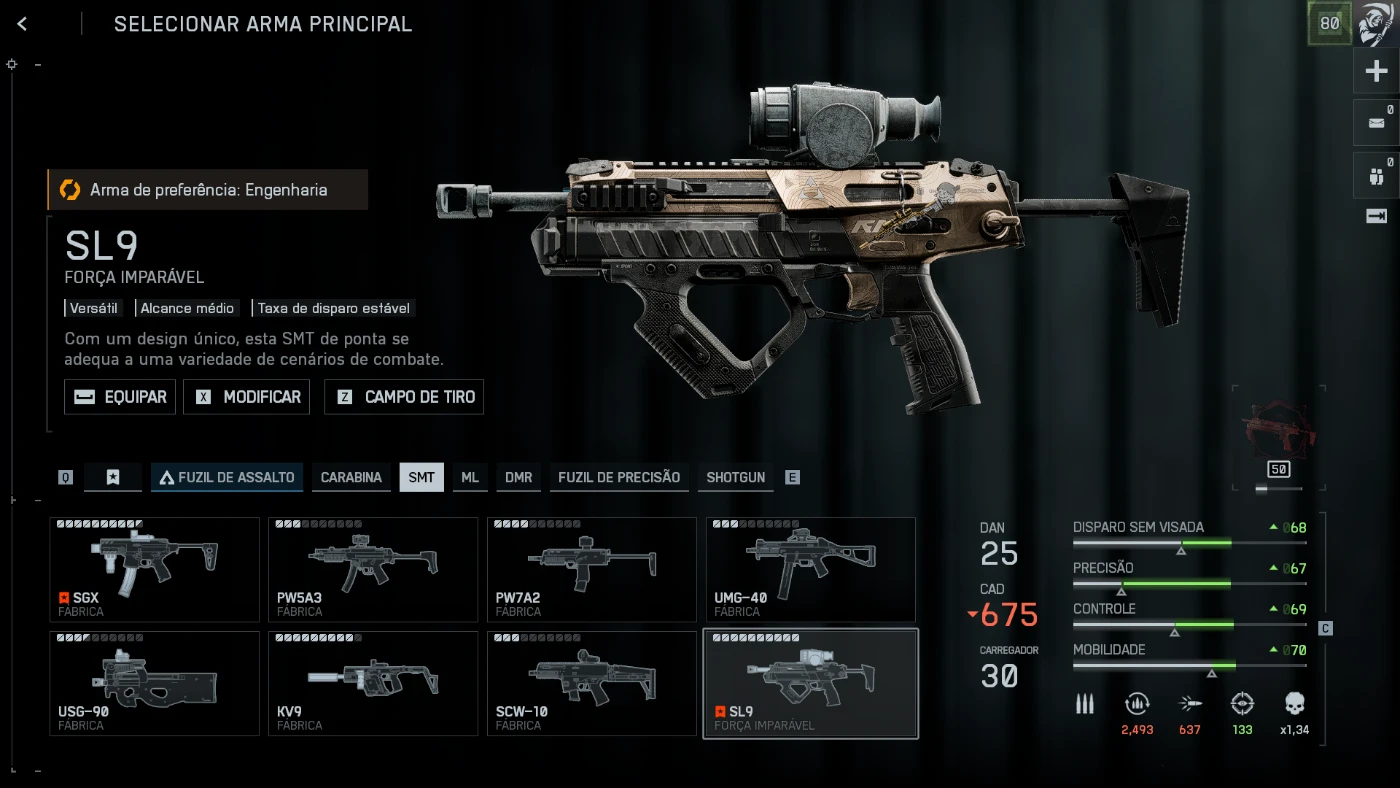Go back using the top-left arrow
This screenshot has height=788, width=1400.
point(22,24)
